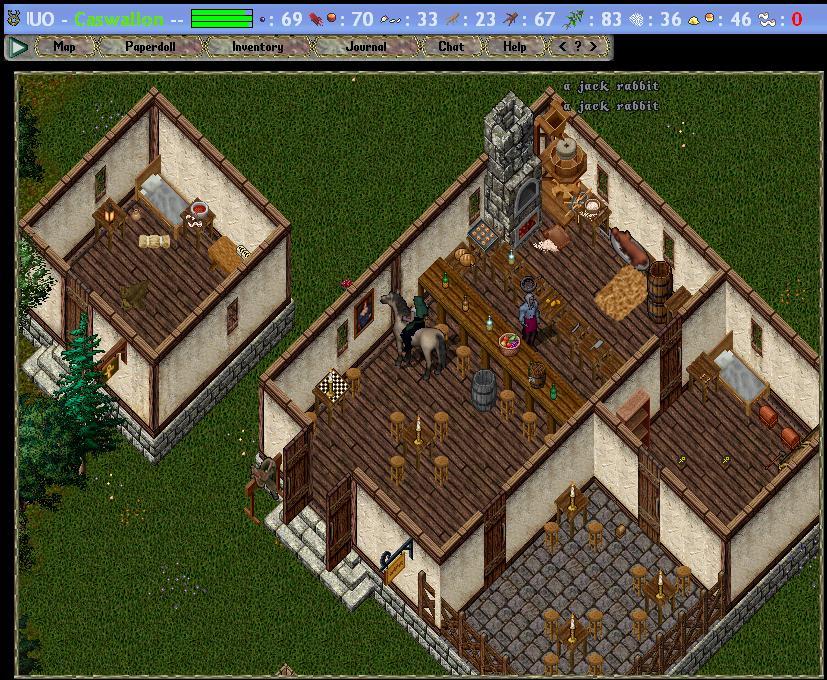Click the green triangle arrow on the menu bar
This screenshot has width=827, height=680.
[17, 47]
